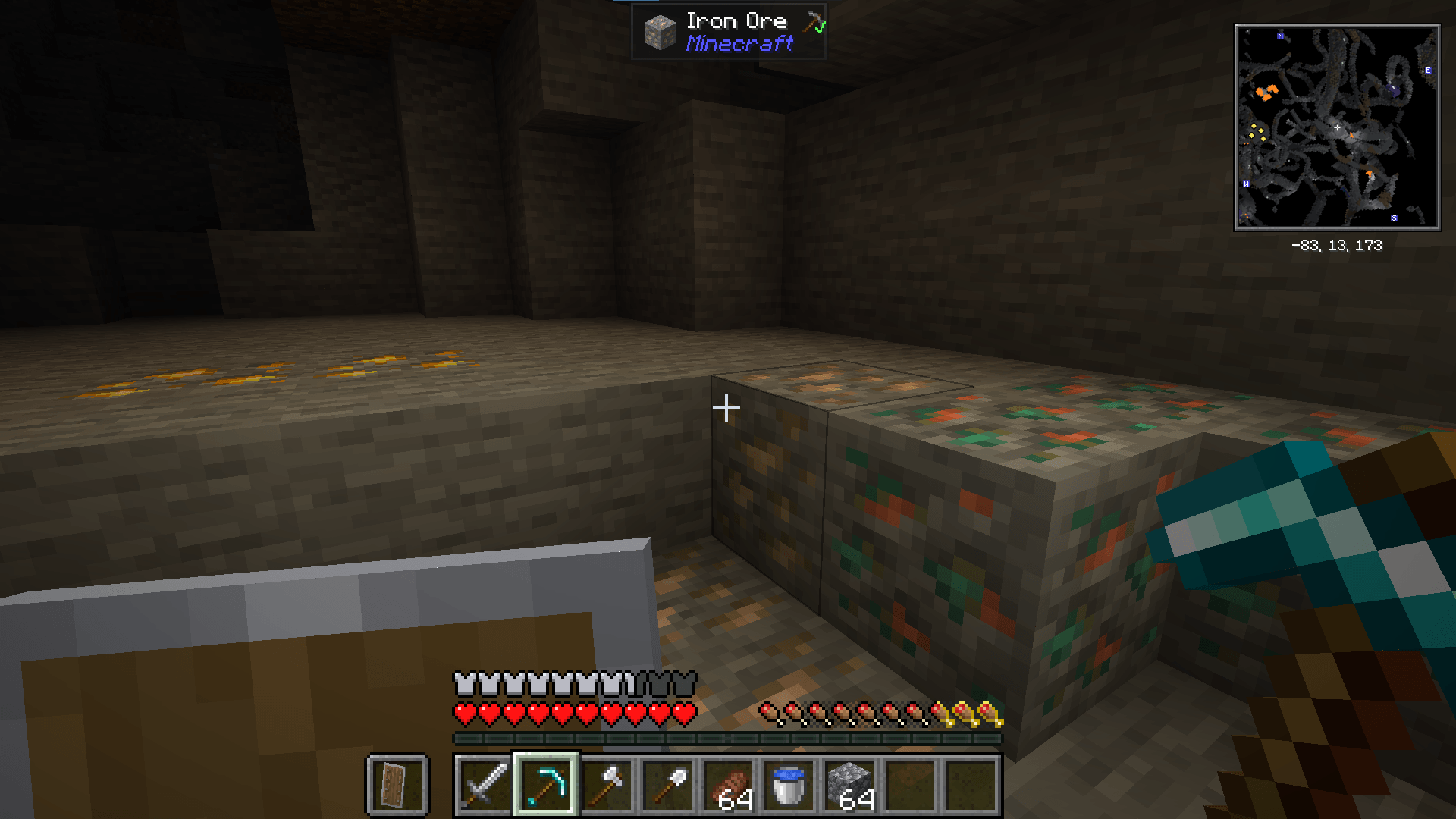Click the player arrow at the minimap center
Image resolution: width=1456 pixels, height=819 pixels.
tap(1338, 127)
